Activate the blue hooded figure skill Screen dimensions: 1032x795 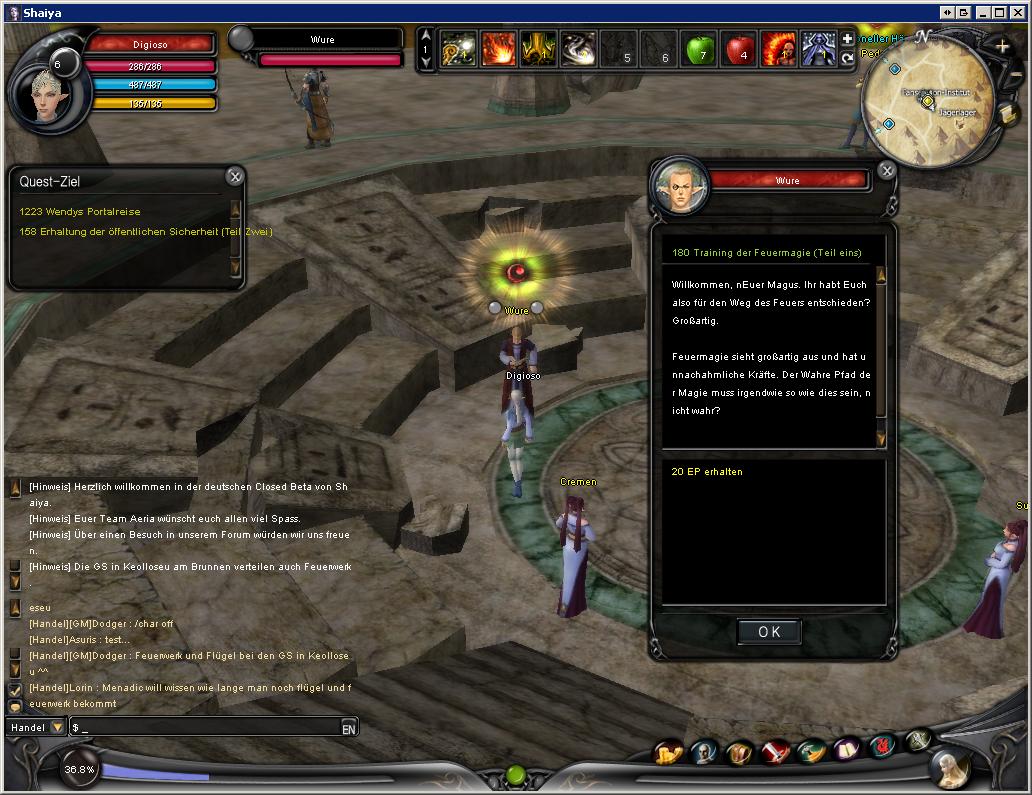tap(818, 49)
